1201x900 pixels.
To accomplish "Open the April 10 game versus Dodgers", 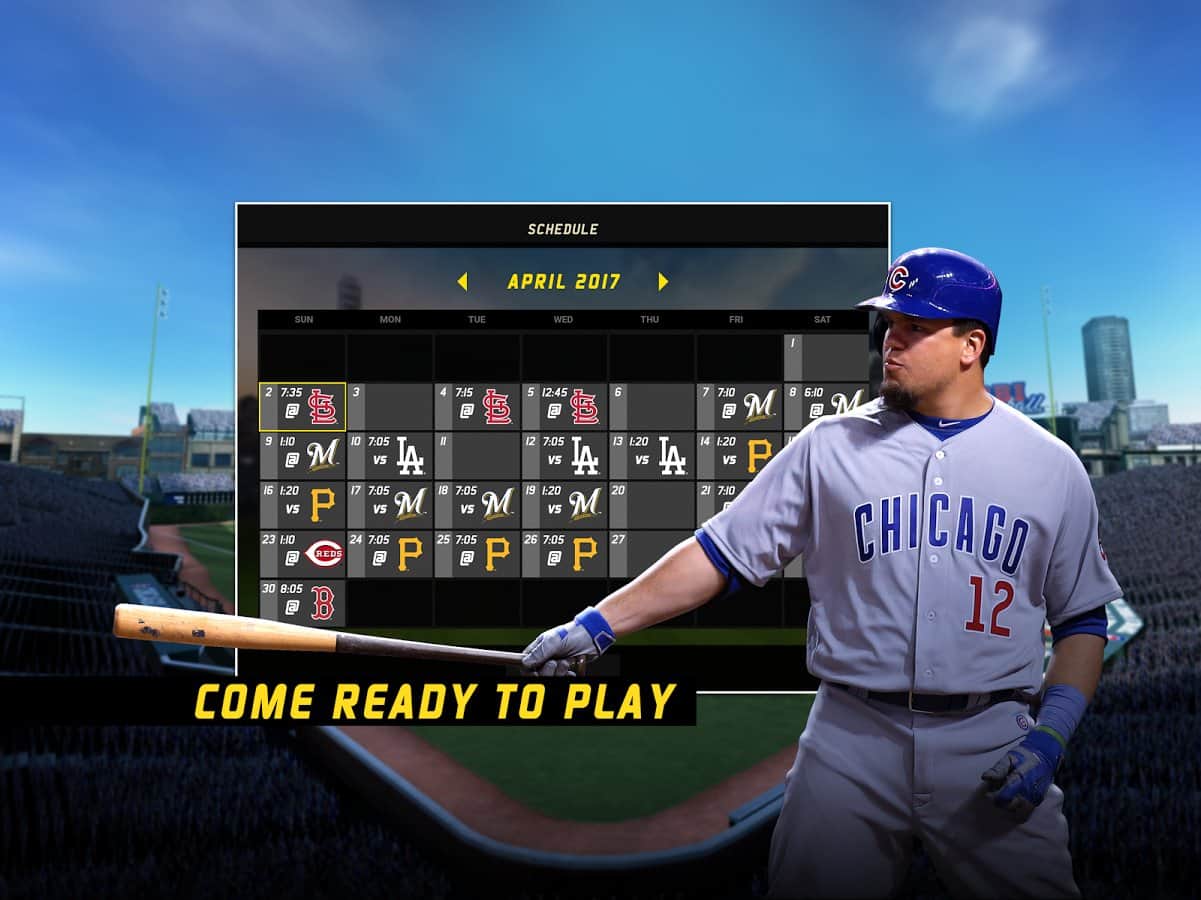I will [x=390, y=455].
